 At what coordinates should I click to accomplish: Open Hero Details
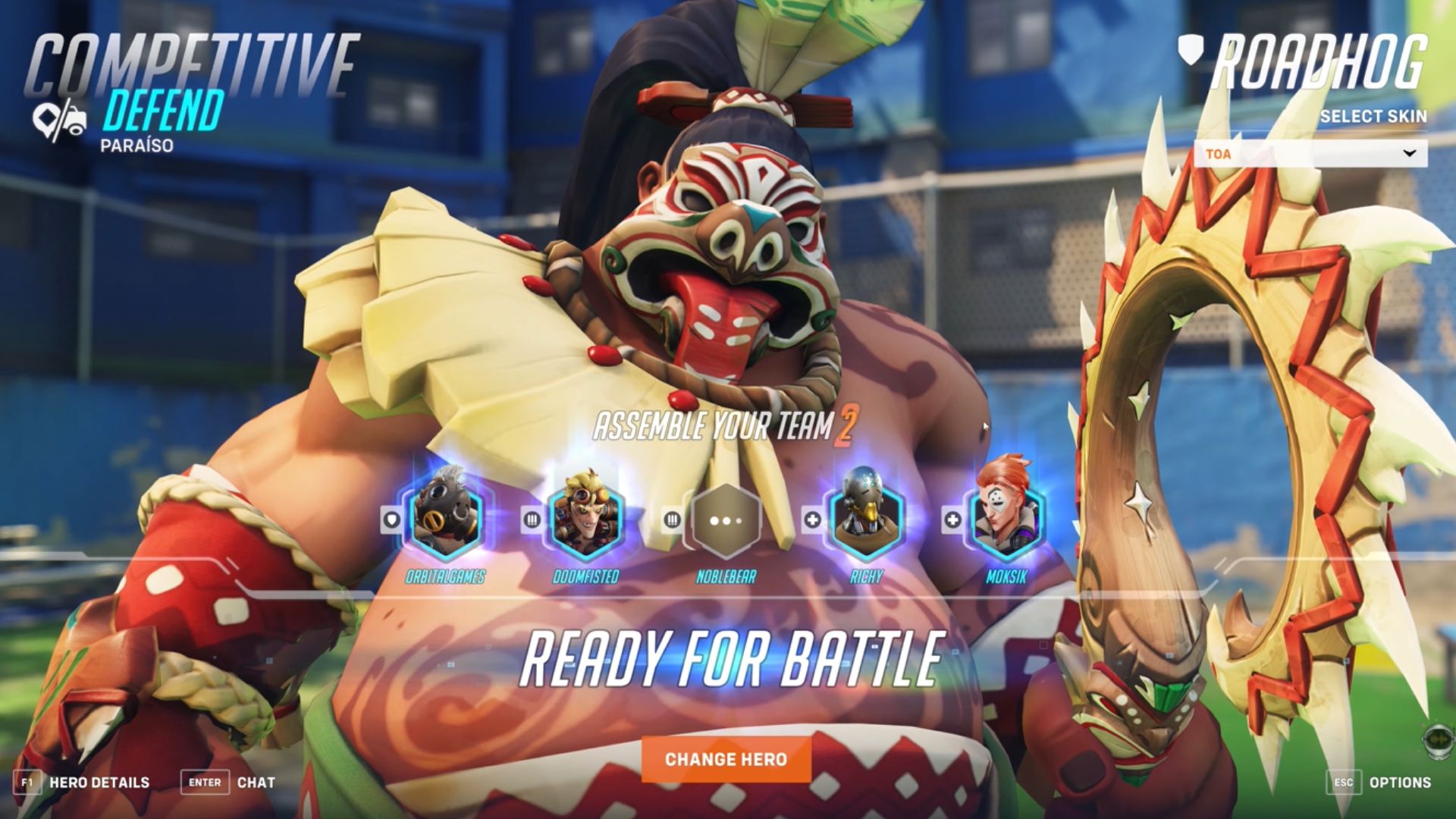82,783
